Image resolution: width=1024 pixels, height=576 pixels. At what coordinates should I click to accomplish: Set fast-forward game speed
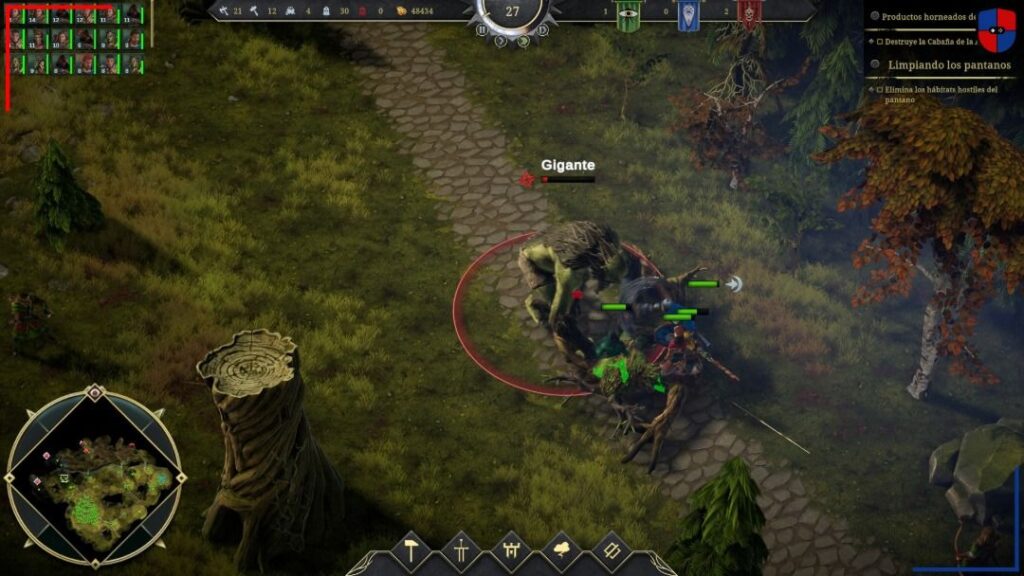click(522, 41)
